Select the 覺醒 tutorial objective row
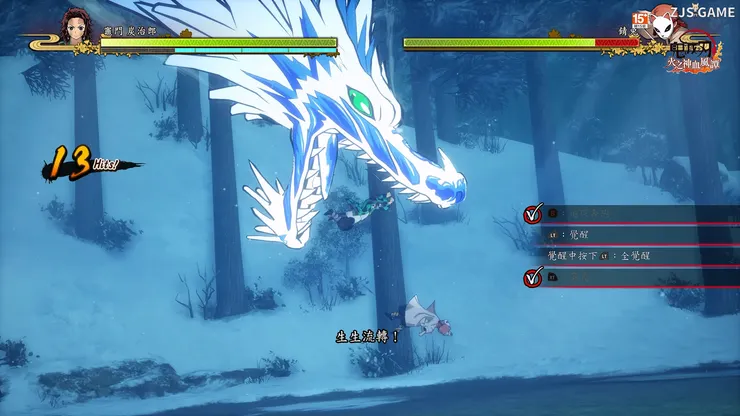 coord(630,235)
